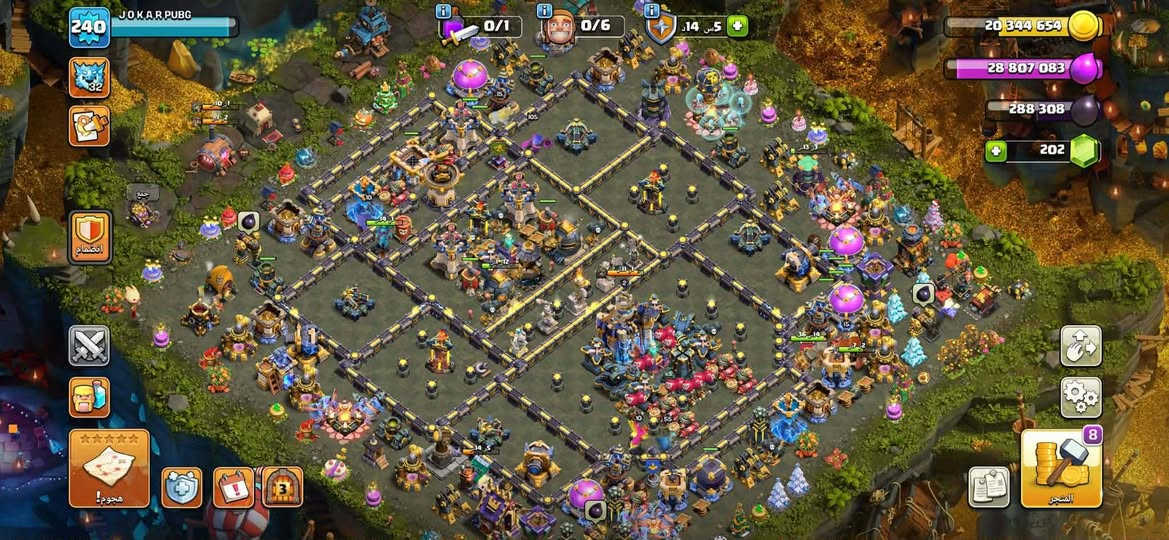This screenshot has height=540, width=1169.
Task: Open the pinned notes button beside the Shop
Action: click(x=988, y=487)
